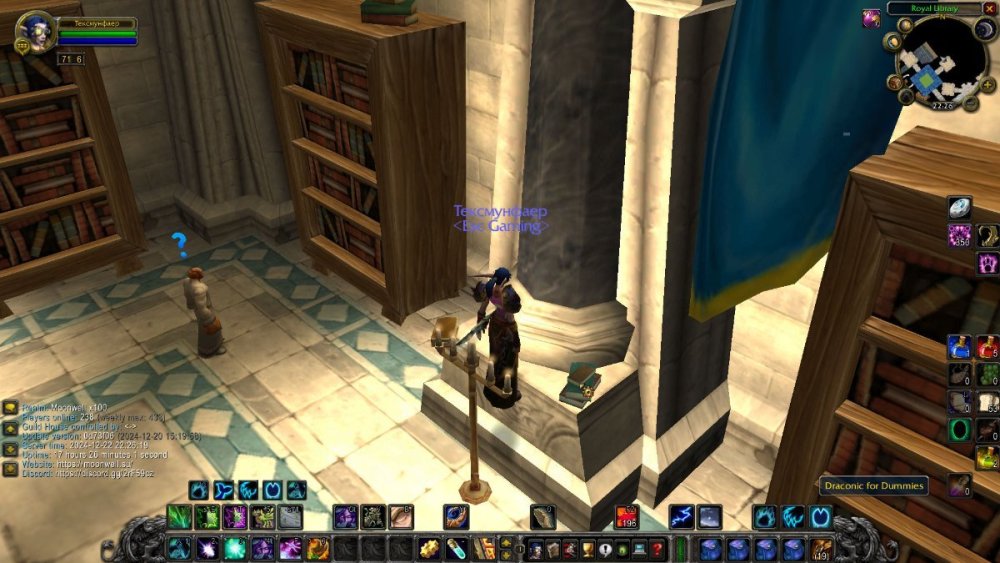
Task: Click the player portrait frame
Action: tap(35, 31)
